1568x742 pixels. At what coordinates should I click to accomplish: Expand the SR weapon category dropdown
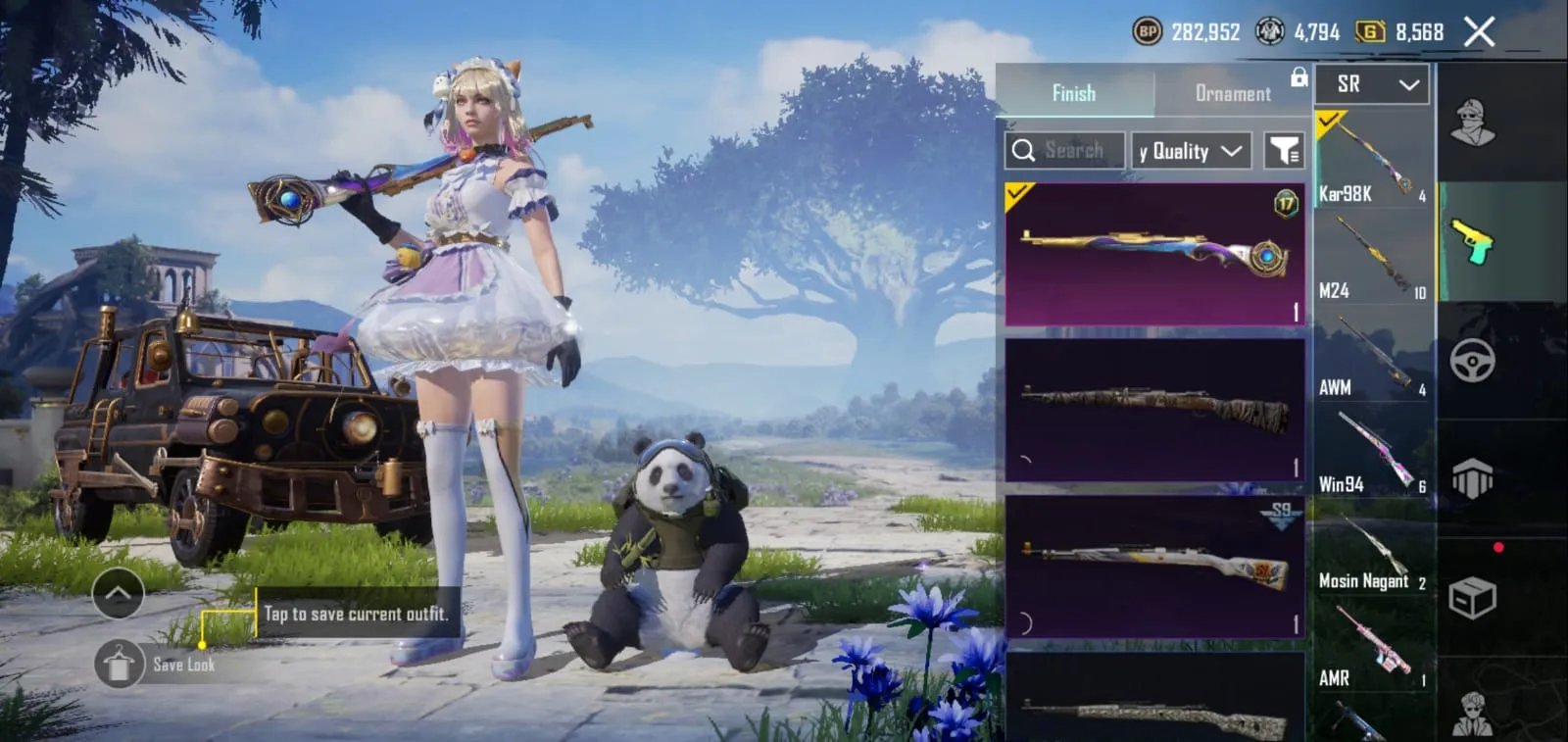click(x=1371, y=84)
